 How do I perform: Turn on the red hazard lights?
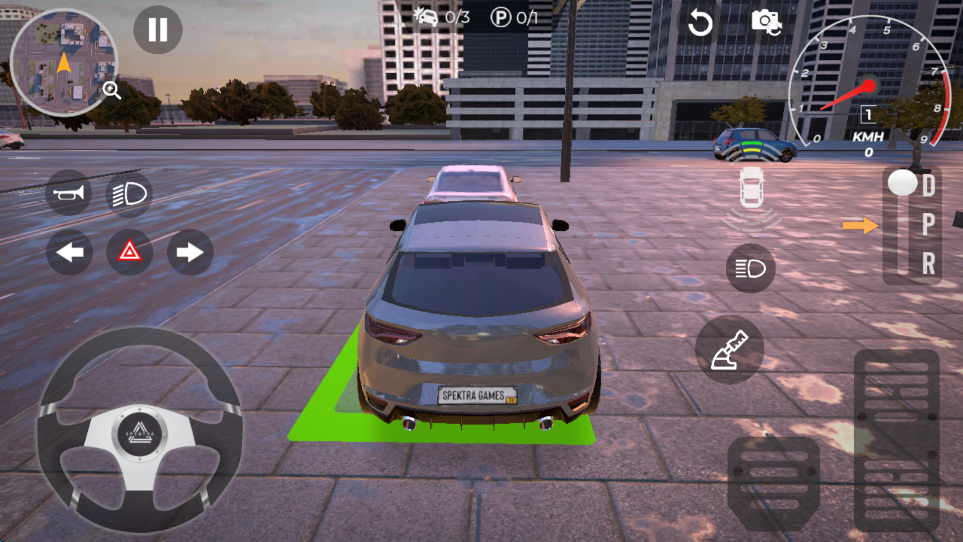coord(130,252)
